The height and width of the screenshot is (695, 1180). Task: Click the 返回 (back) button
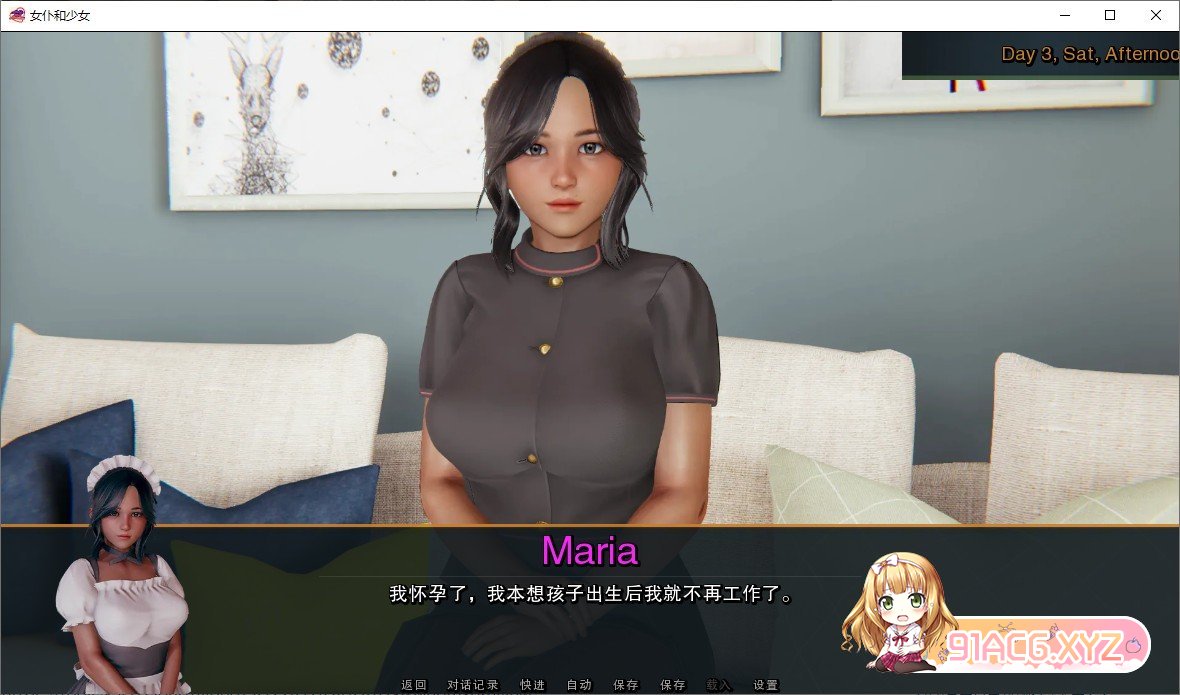tap(414, 685)
